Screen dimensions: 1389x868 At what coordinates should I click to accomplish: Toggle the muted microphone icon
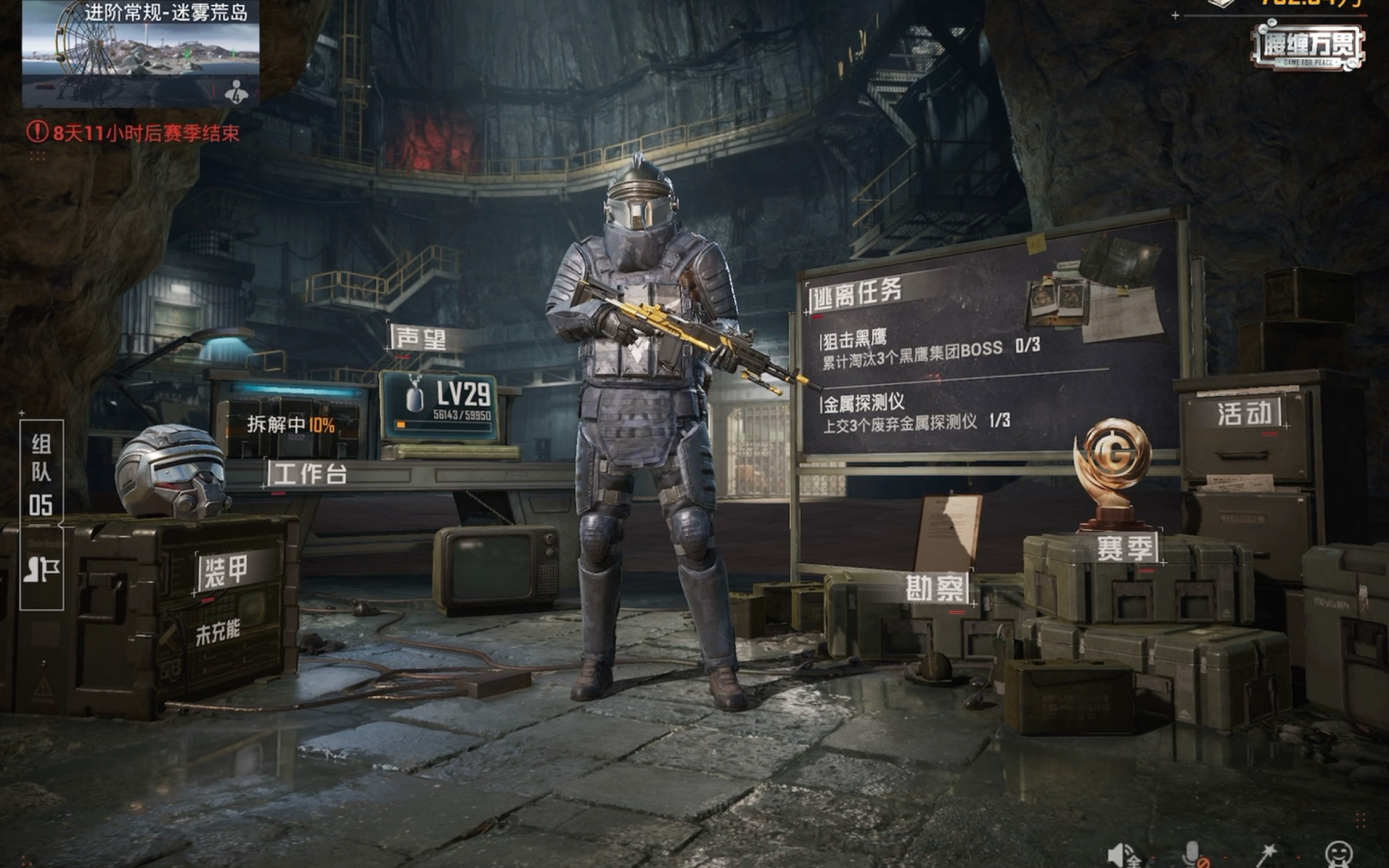tap(1193, 855)
